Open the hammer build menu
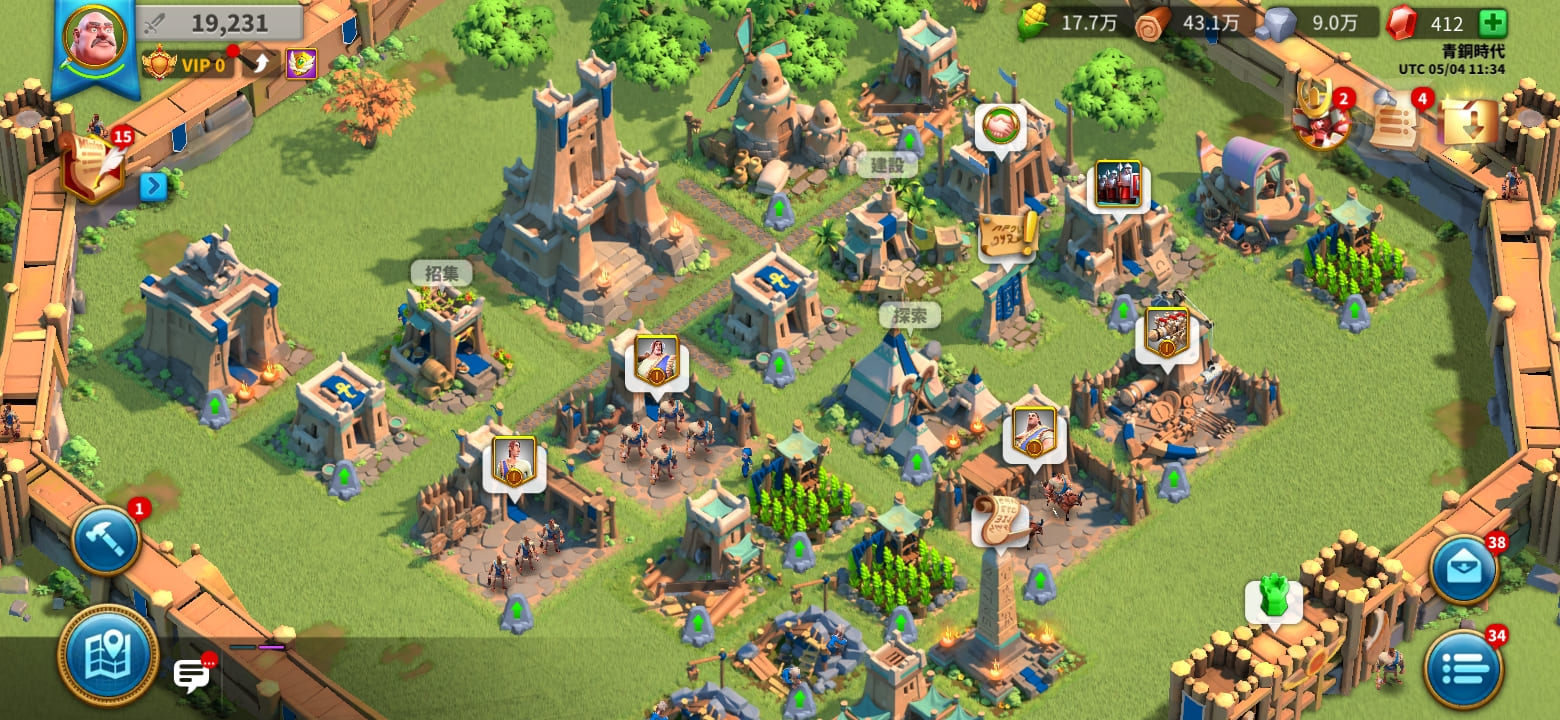The height and width of the screenshot is (720, 1560). (x=105, y=541)
